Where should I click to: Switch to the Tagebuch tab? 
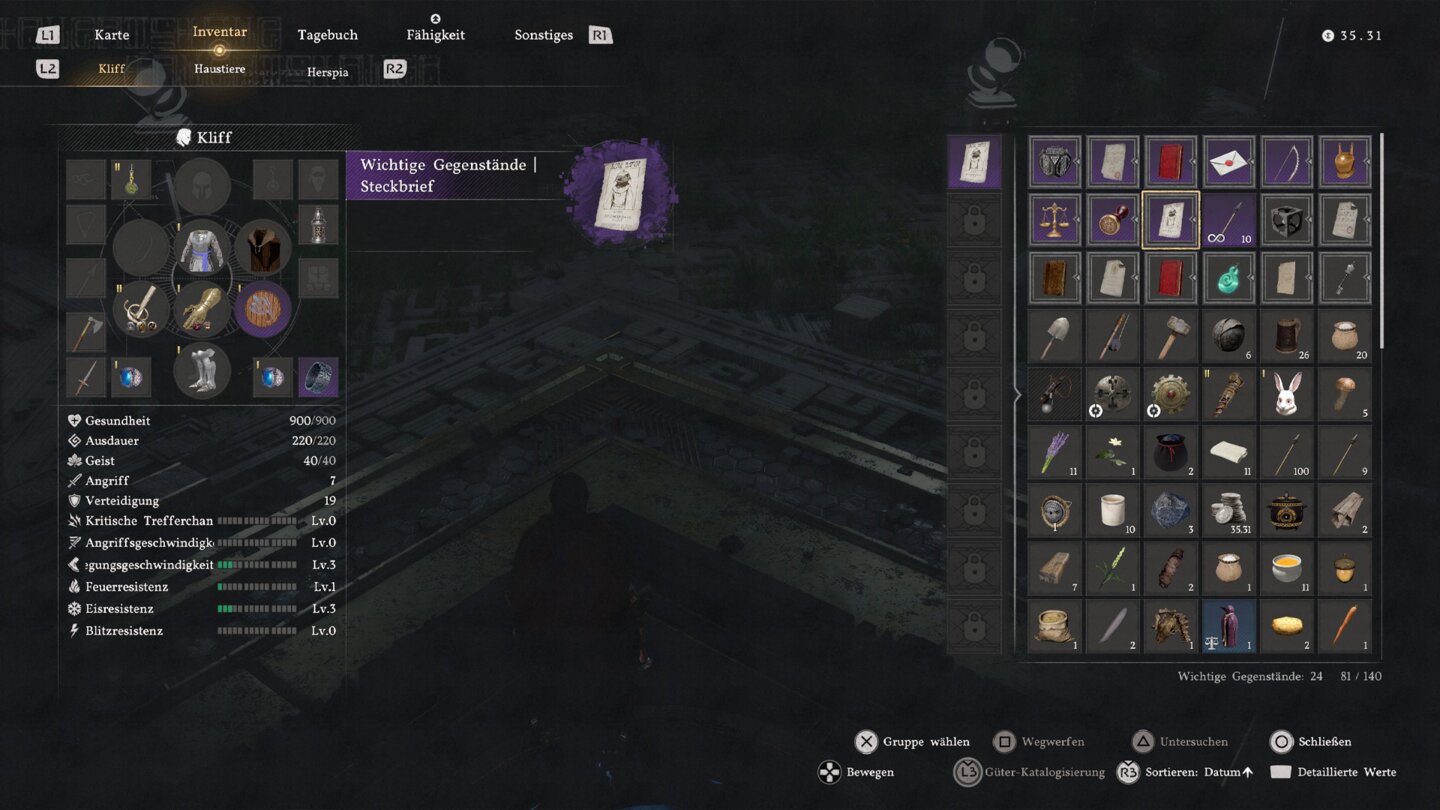327,35
